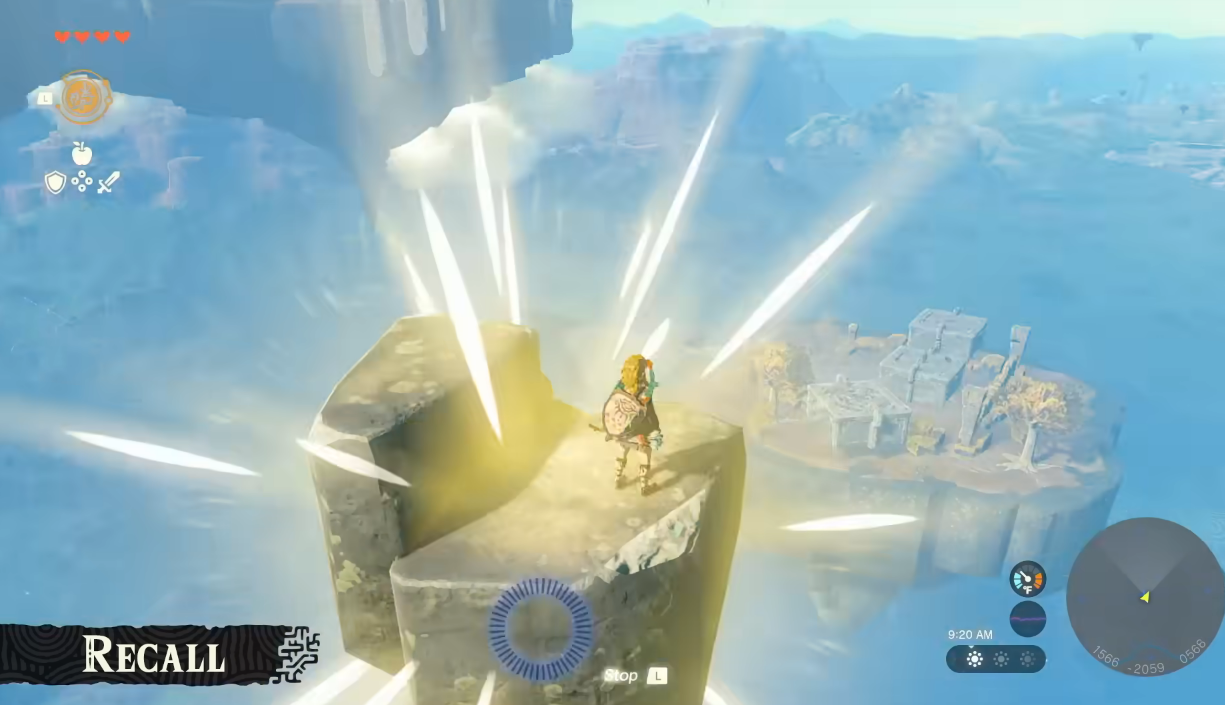Select the apple quick-item icon

tap(82, 153)
